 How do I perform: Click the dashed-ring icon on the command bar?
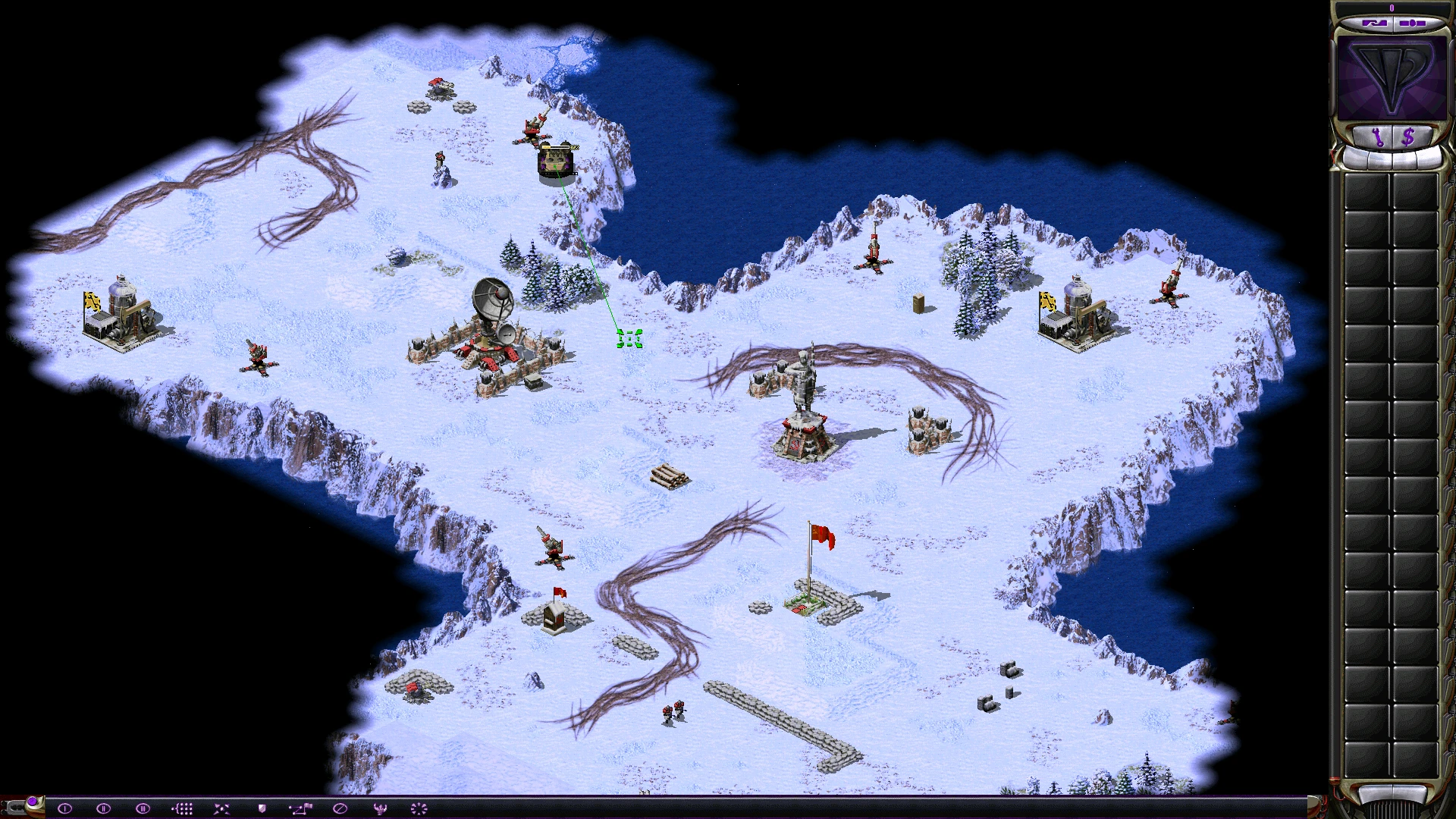[x=419, y=808]
